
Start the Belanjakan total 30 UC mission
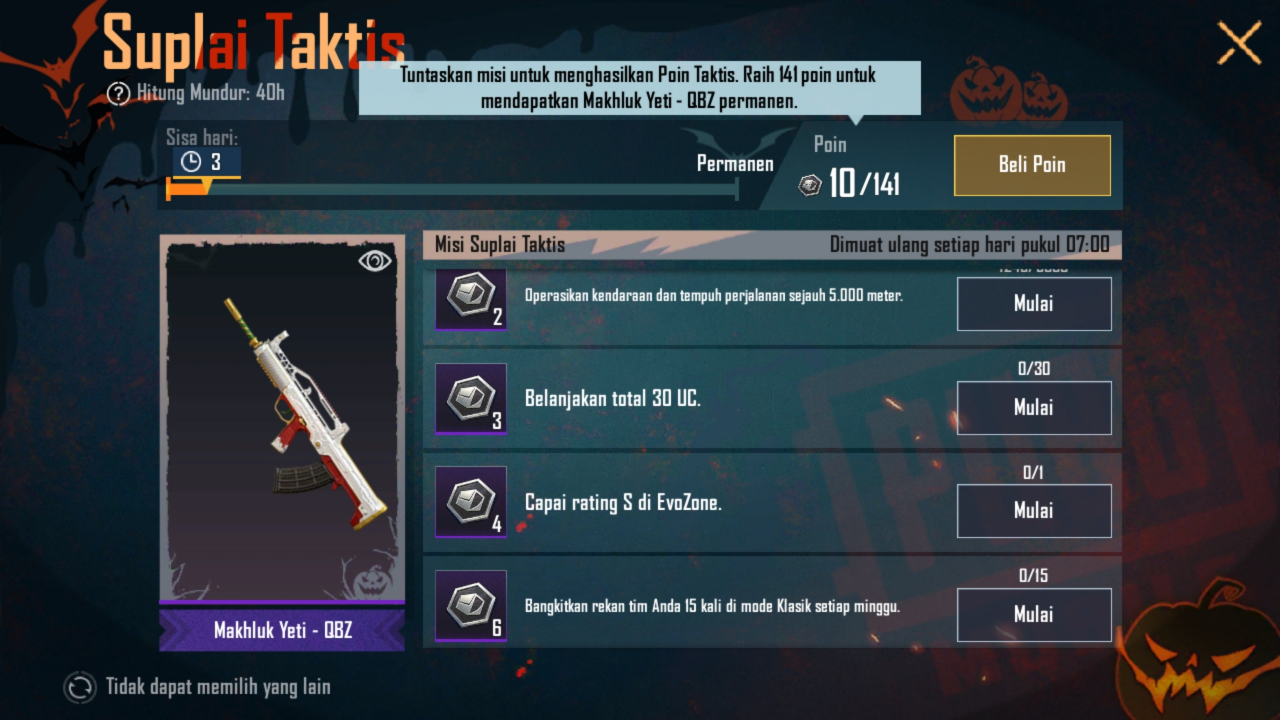click(x=1034, y=408)
